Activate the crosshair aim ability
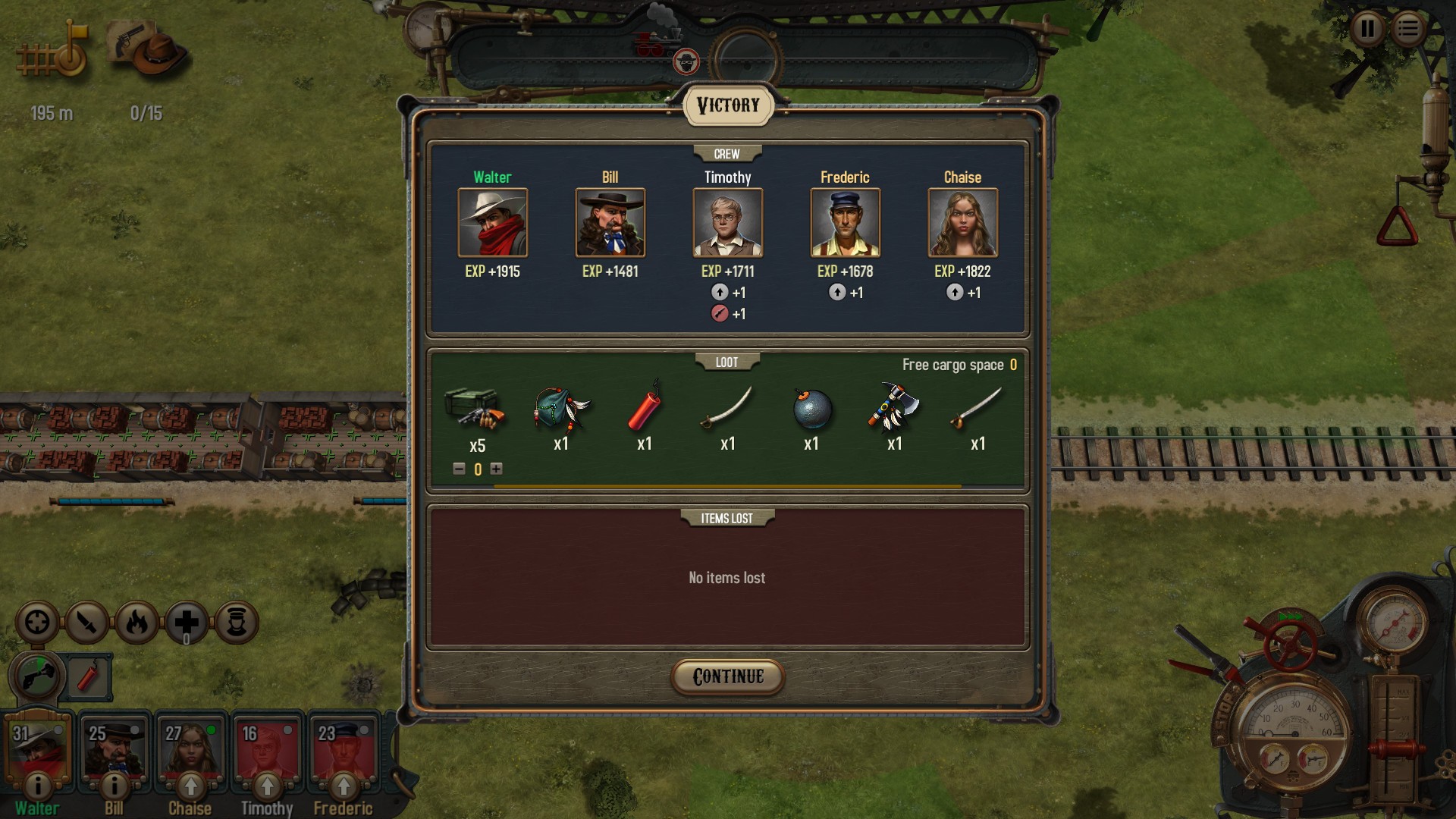 (37, 623)
